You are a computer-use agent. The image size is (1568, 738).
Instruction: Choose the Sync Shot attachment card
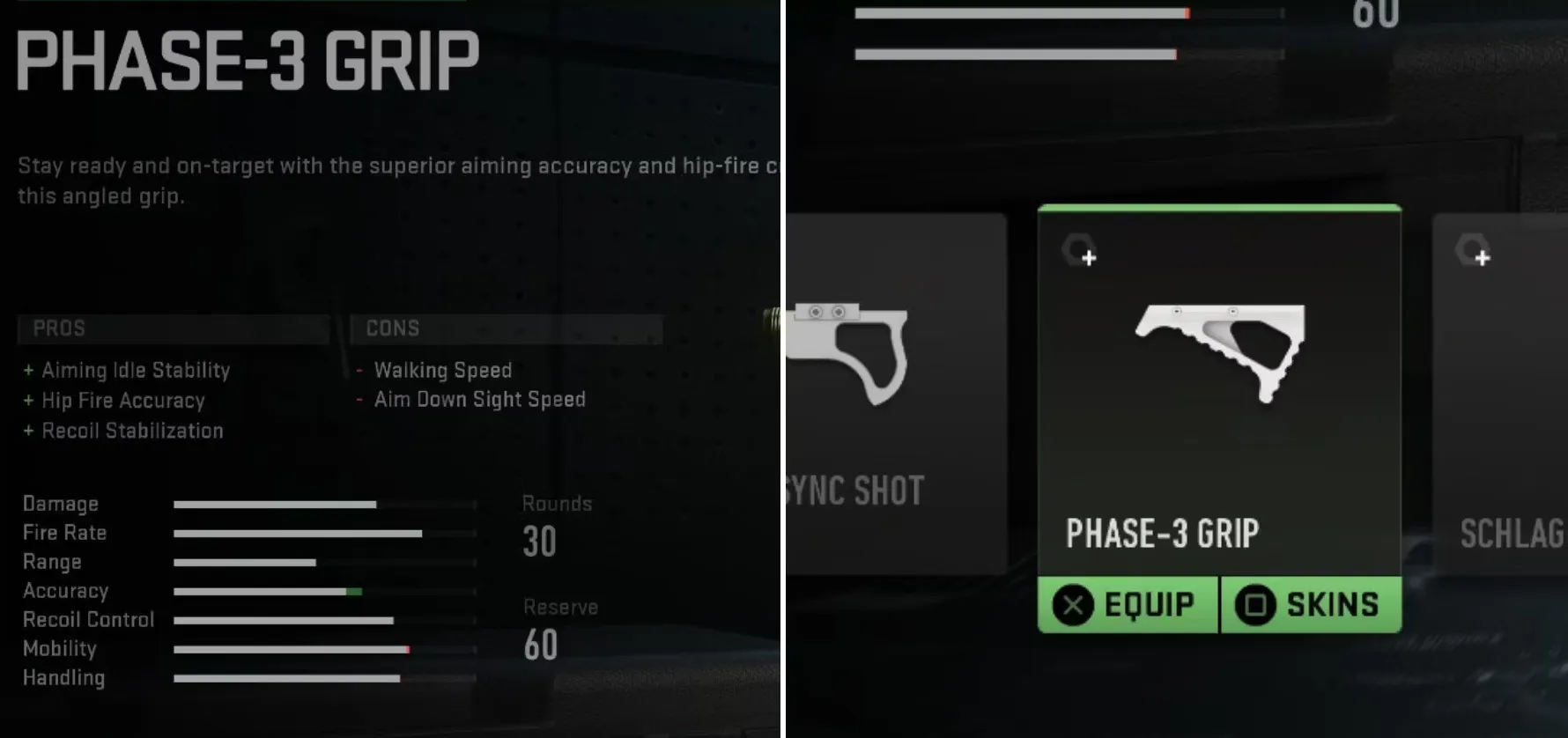click(x=894, y=396)
